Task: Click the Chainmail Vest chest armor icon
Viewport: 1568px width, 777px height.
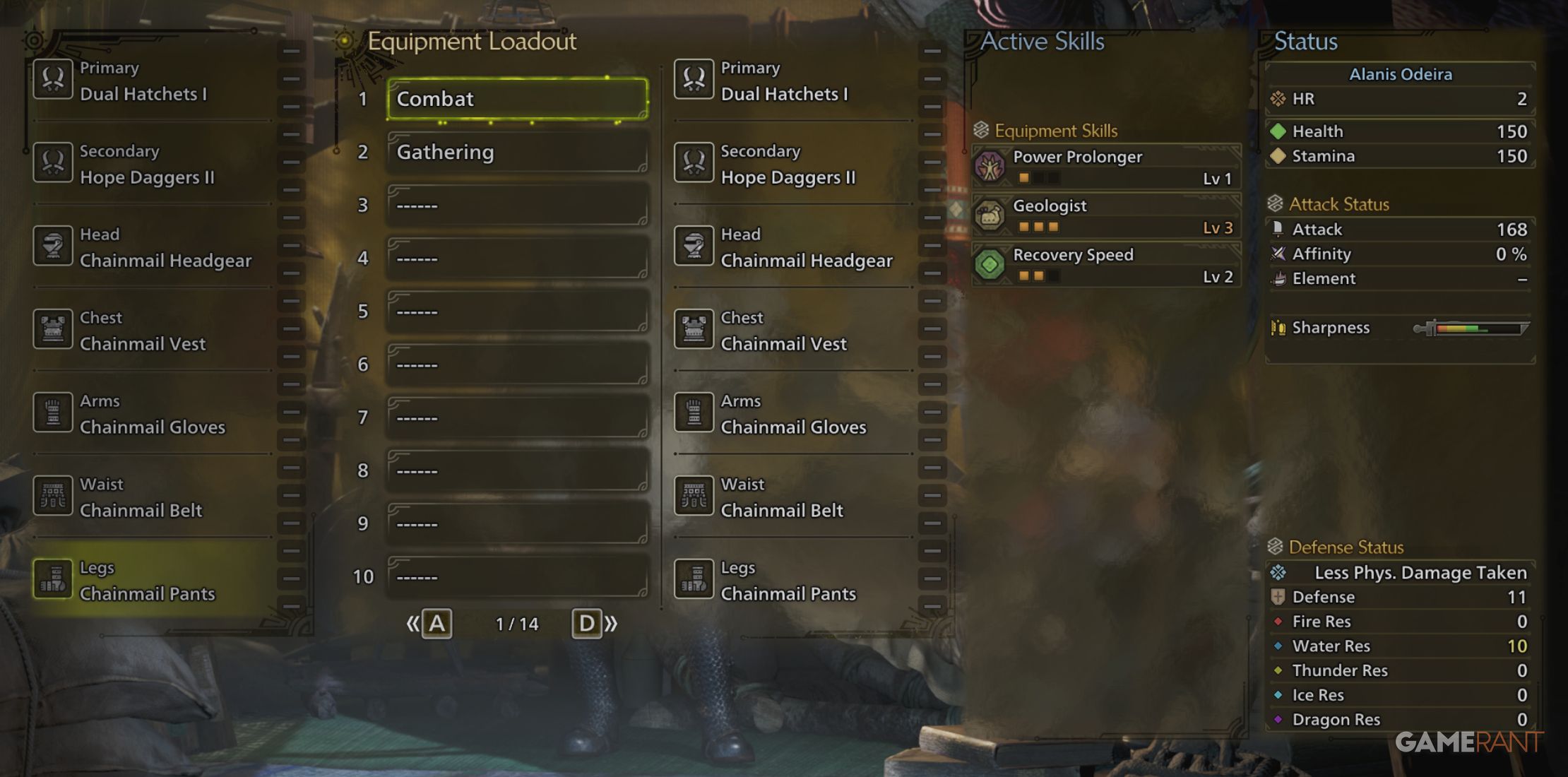Action: pos(53,329)
